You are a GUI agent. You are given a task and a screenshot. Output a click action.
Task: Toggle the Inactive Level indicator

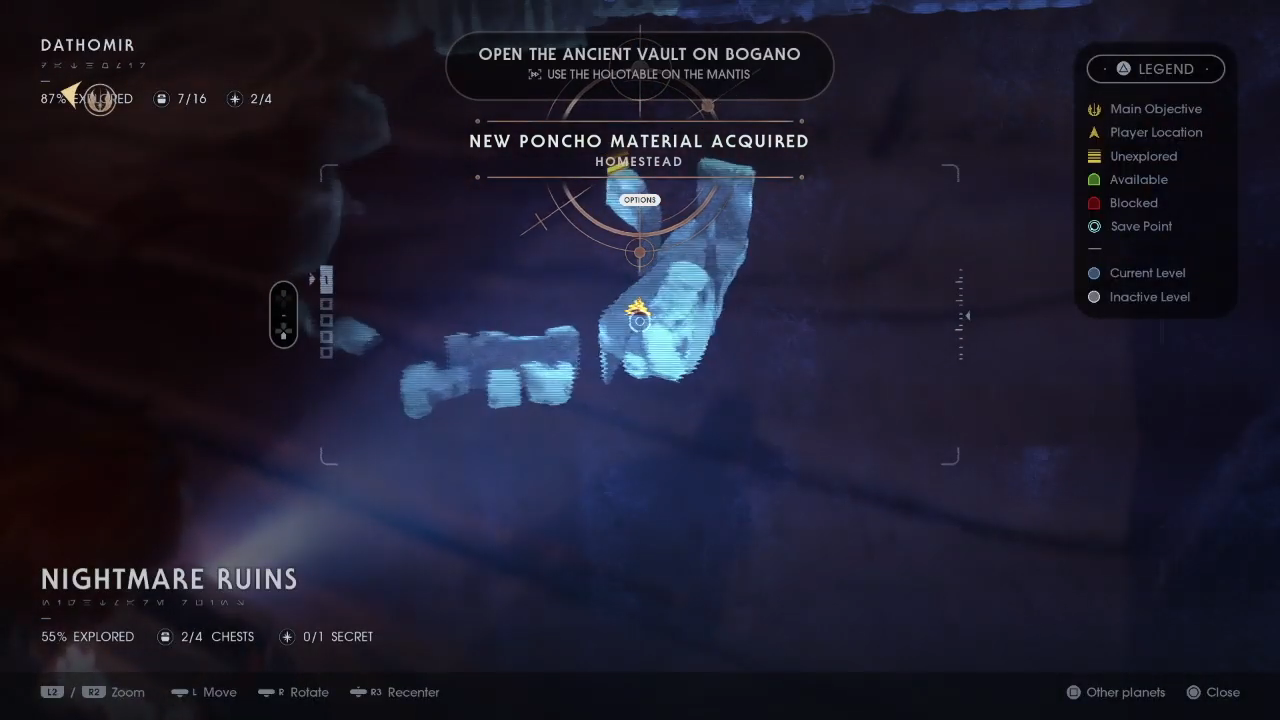(1094, 297)
